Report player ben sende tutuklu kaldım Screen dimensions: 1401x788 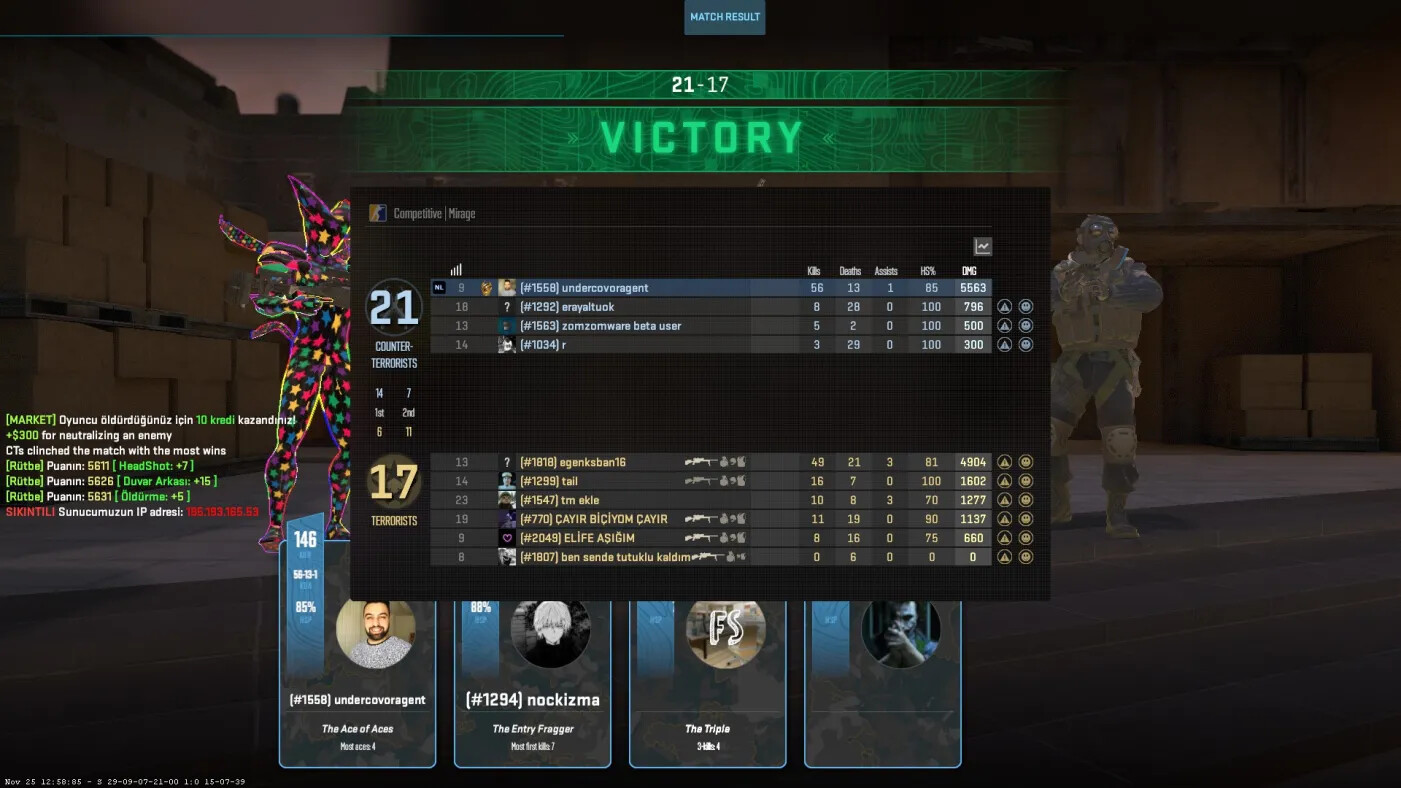tap(1005, 557)
